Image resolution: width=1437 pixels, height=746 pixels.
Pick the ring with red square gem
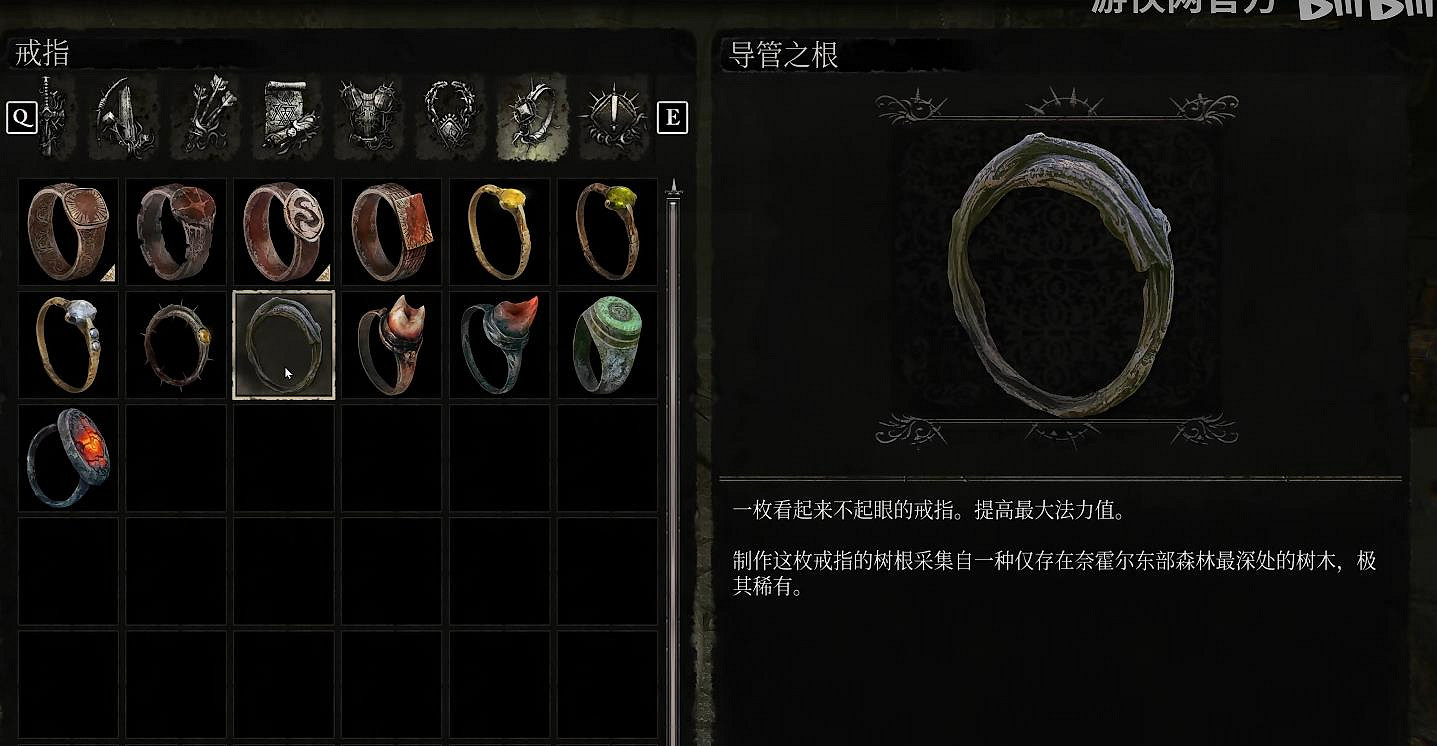(391, 231)
